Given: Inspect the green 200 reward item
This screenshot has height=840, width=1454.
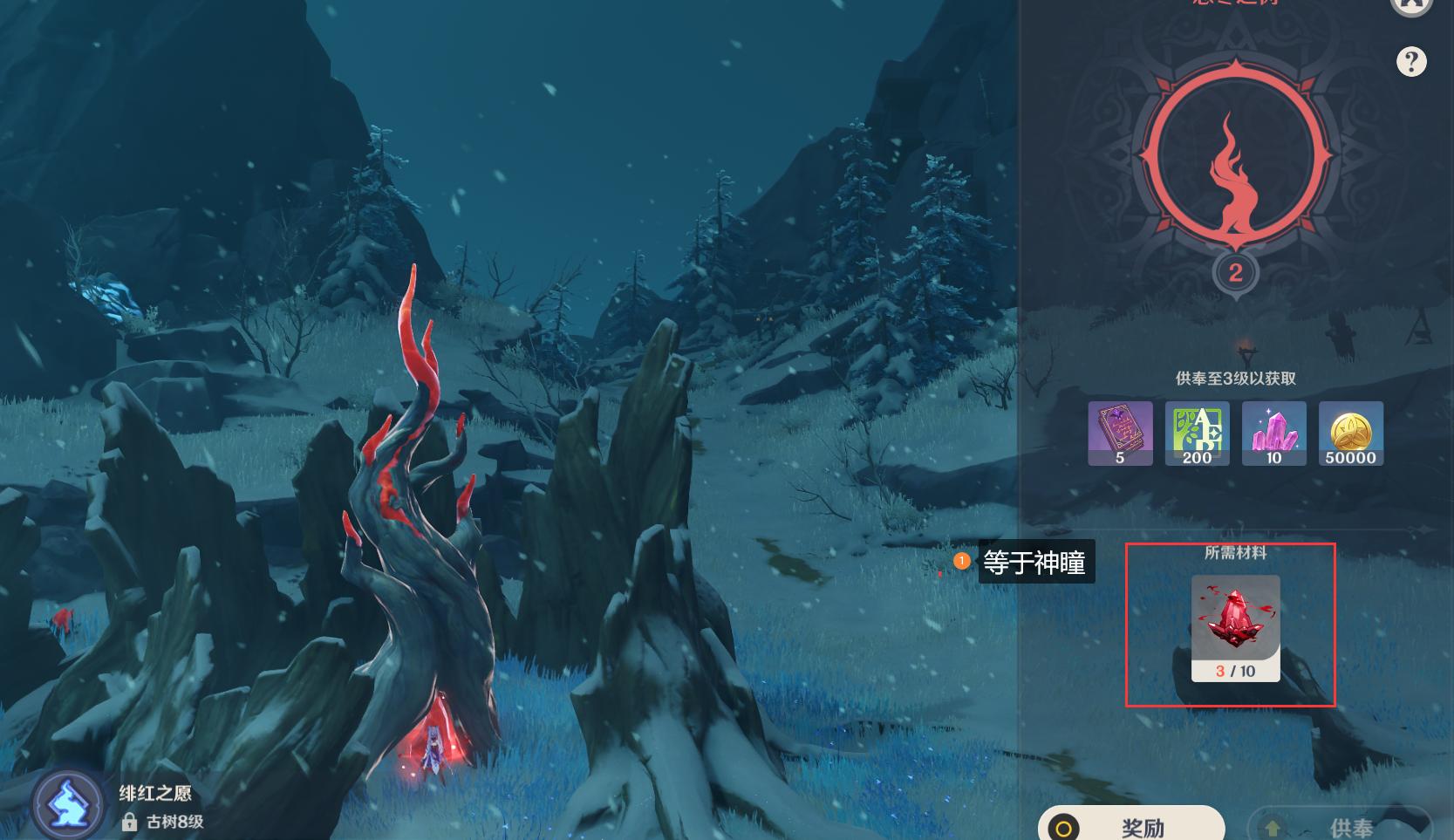Looking at the screenshot, I should click(1197, 433).
